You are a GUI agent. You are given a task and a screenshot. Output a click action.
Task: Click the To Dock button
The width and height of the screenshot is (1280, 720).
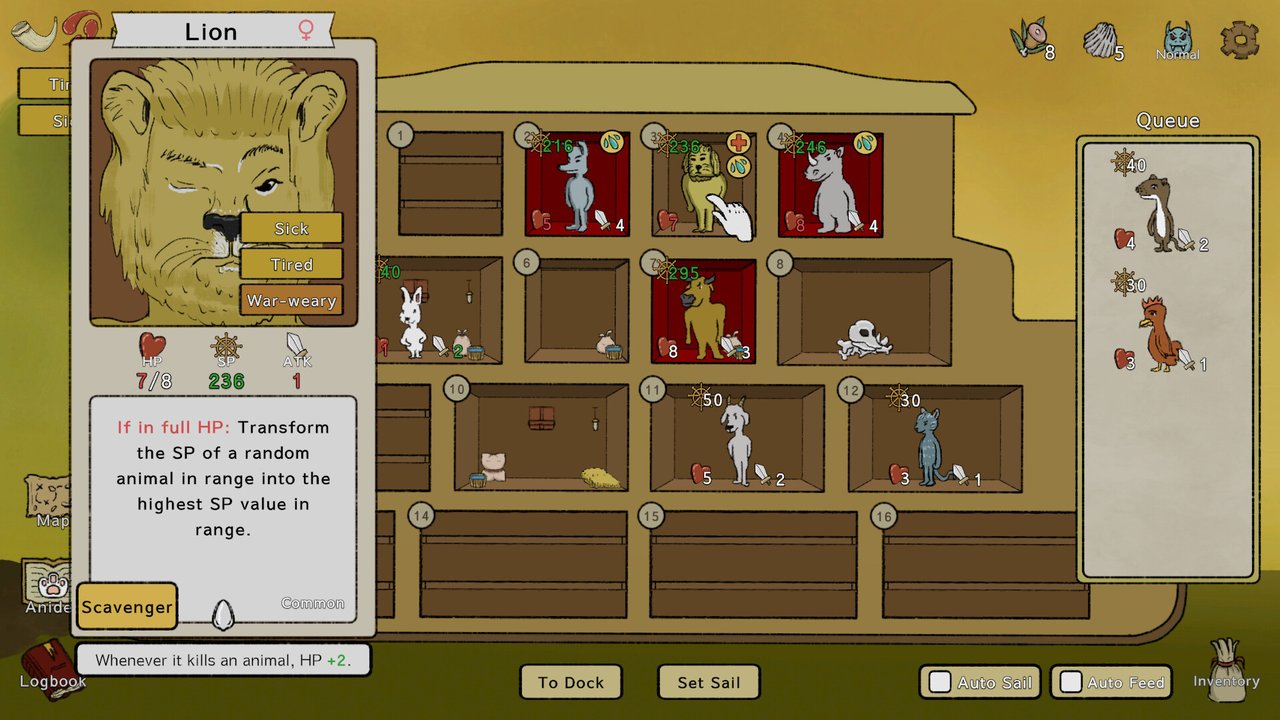[571, 682]
